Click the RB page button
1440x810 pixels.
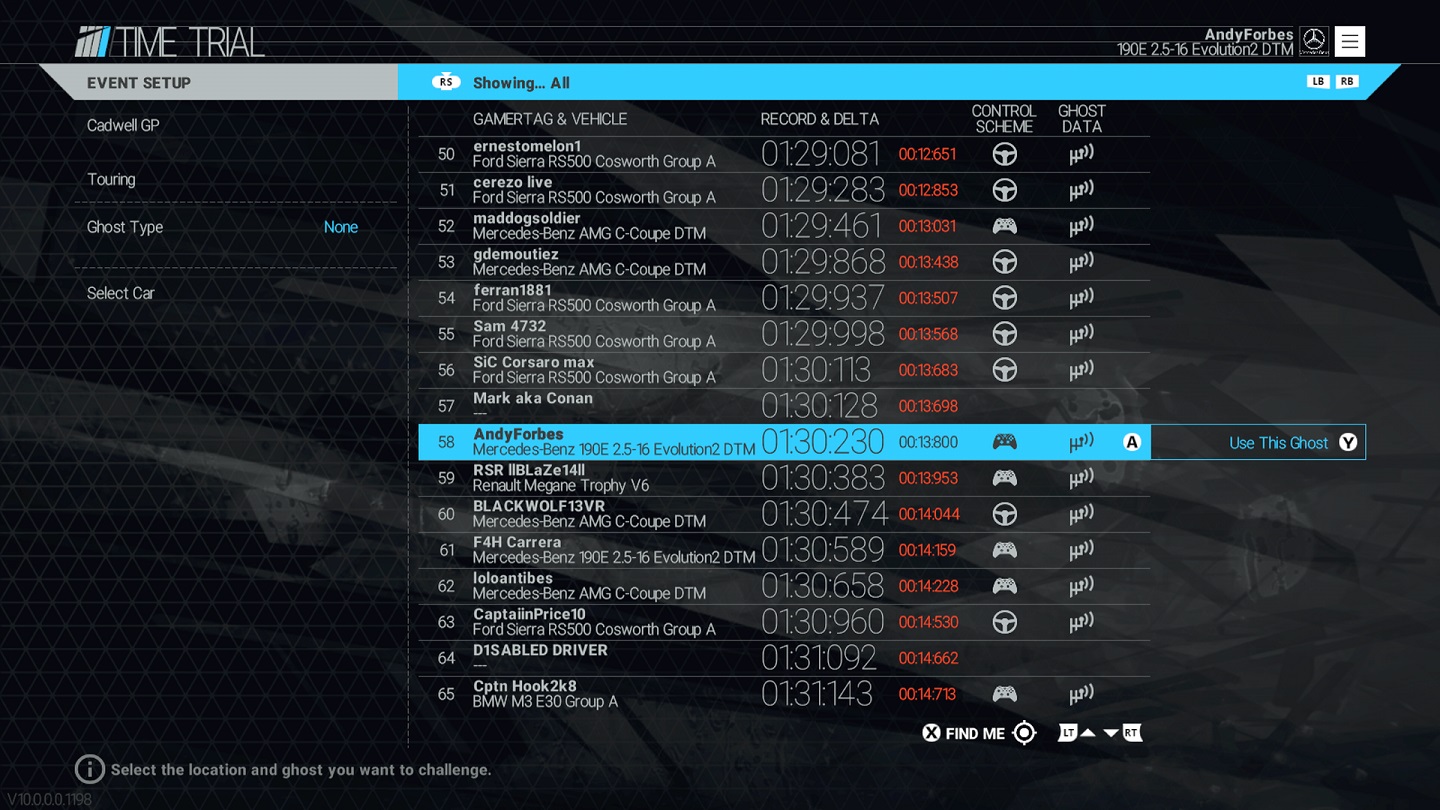coord(1346,81)
